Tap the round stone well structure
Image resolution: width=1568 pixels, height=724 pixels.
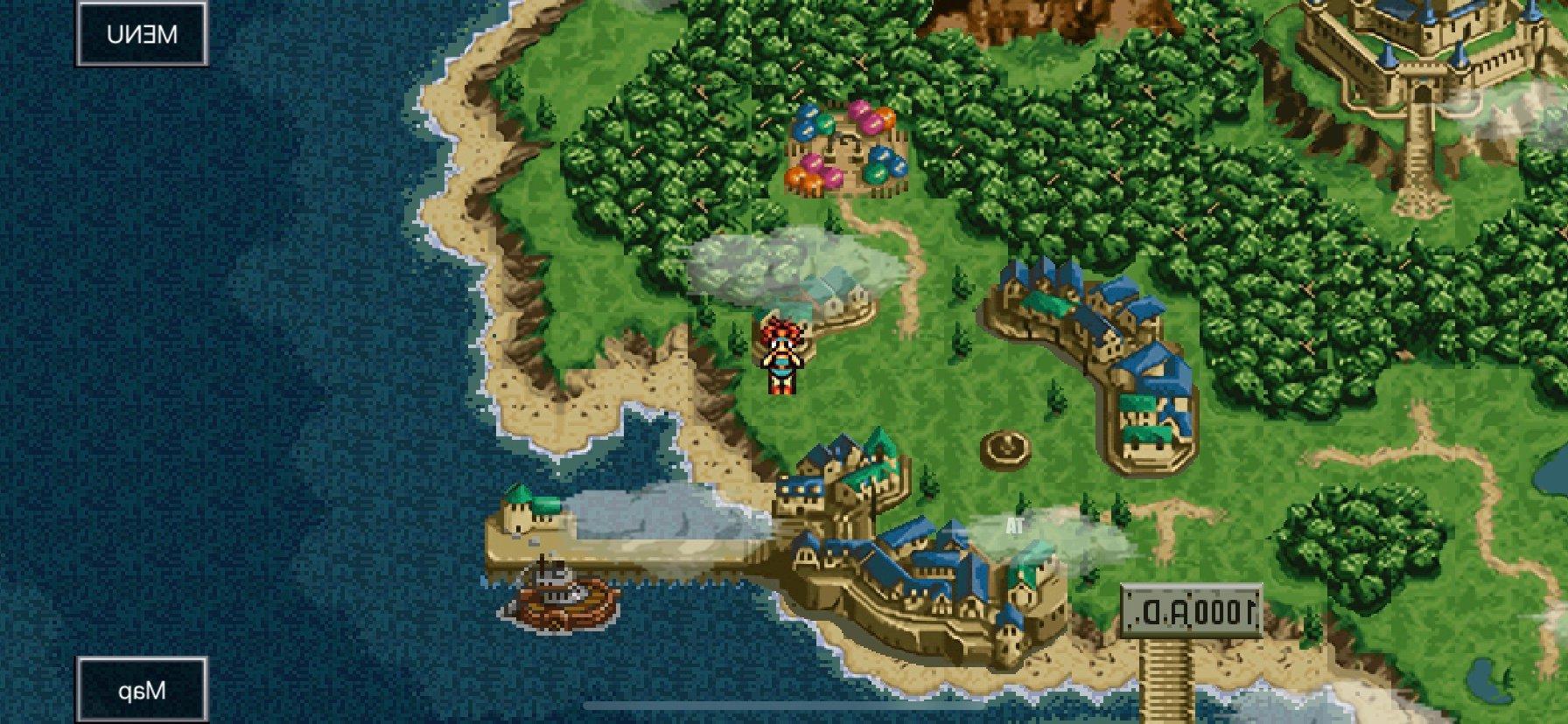1008,449
